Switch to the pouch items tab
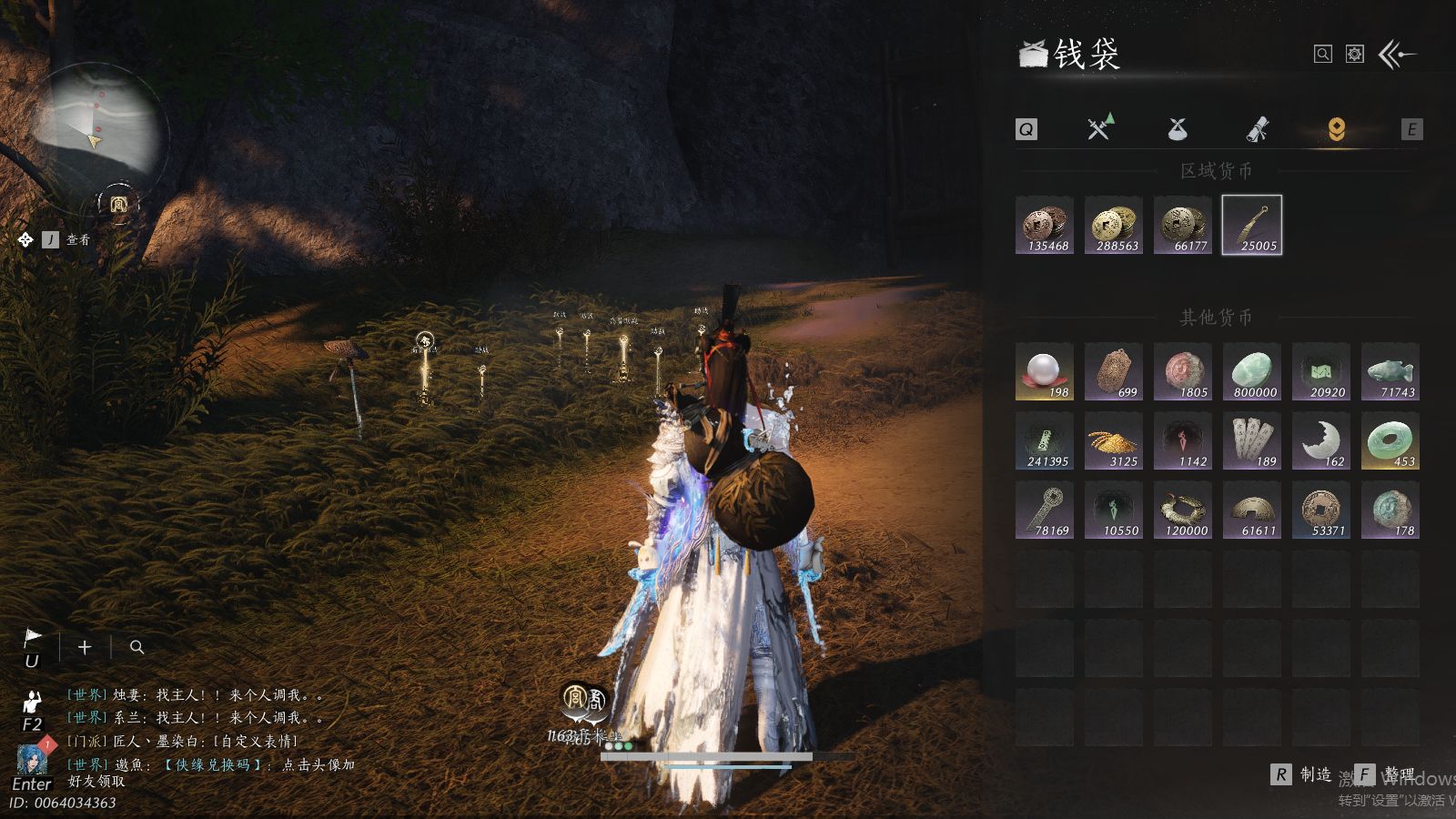The image size is (1456, 819). tap(1178, 129)
